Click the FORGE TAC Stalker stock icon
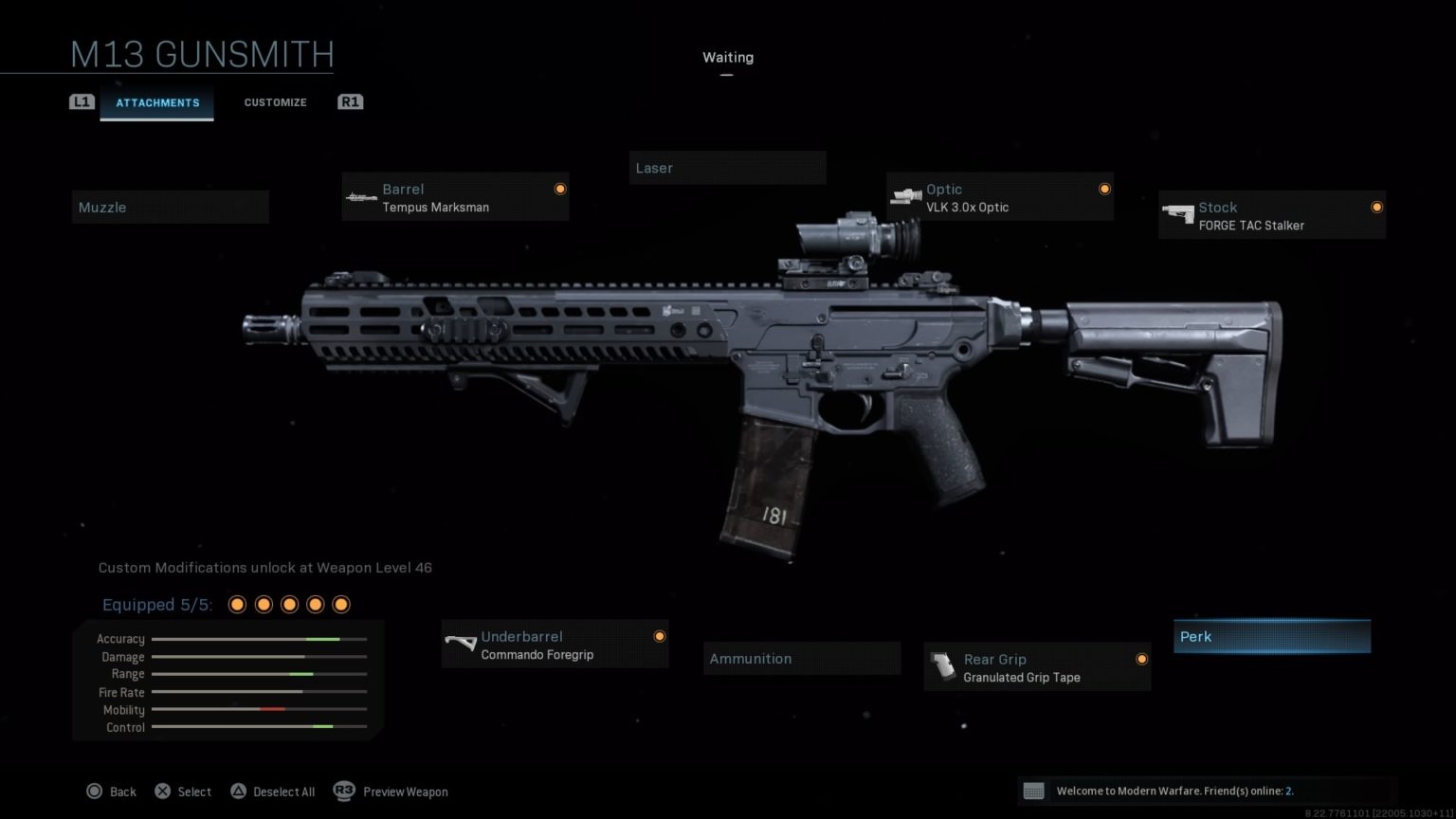 [1180, 214]
